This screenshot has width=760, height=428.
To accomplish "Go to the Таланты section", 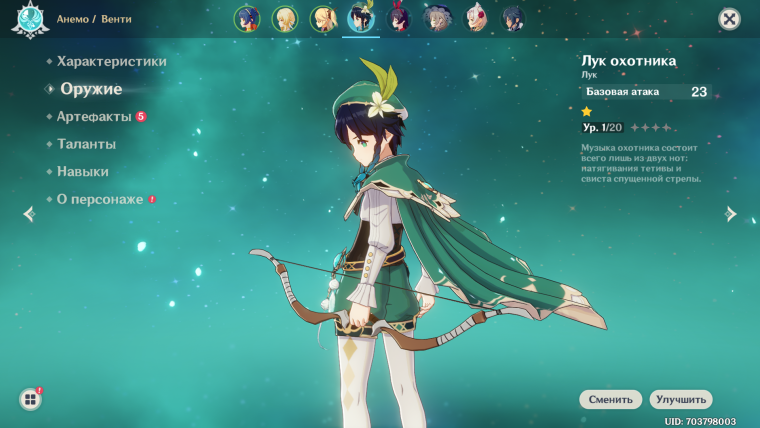I will pos(86,144).
